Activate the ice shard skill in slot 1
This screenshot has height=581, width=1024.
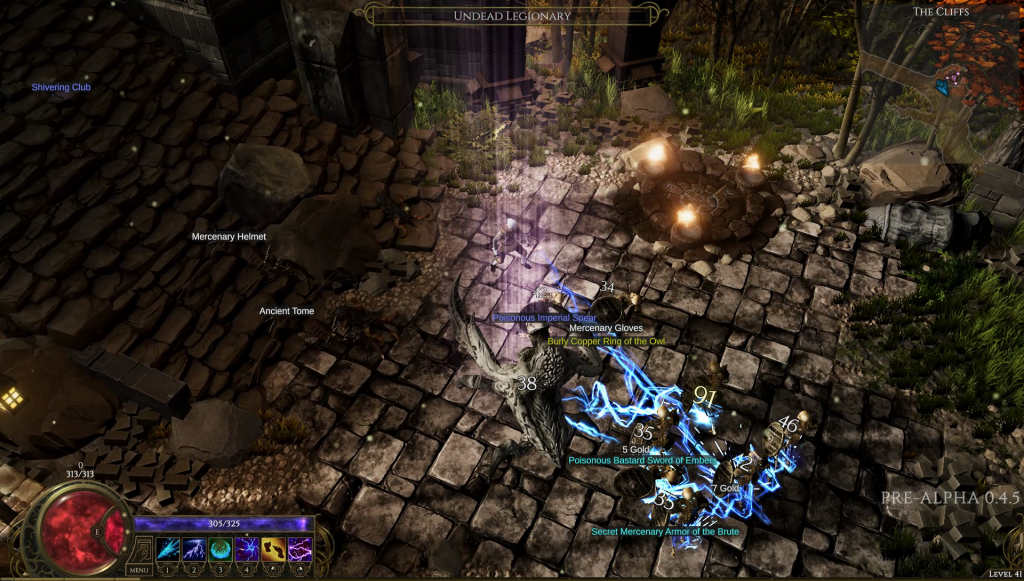click(x=168, y=549)
